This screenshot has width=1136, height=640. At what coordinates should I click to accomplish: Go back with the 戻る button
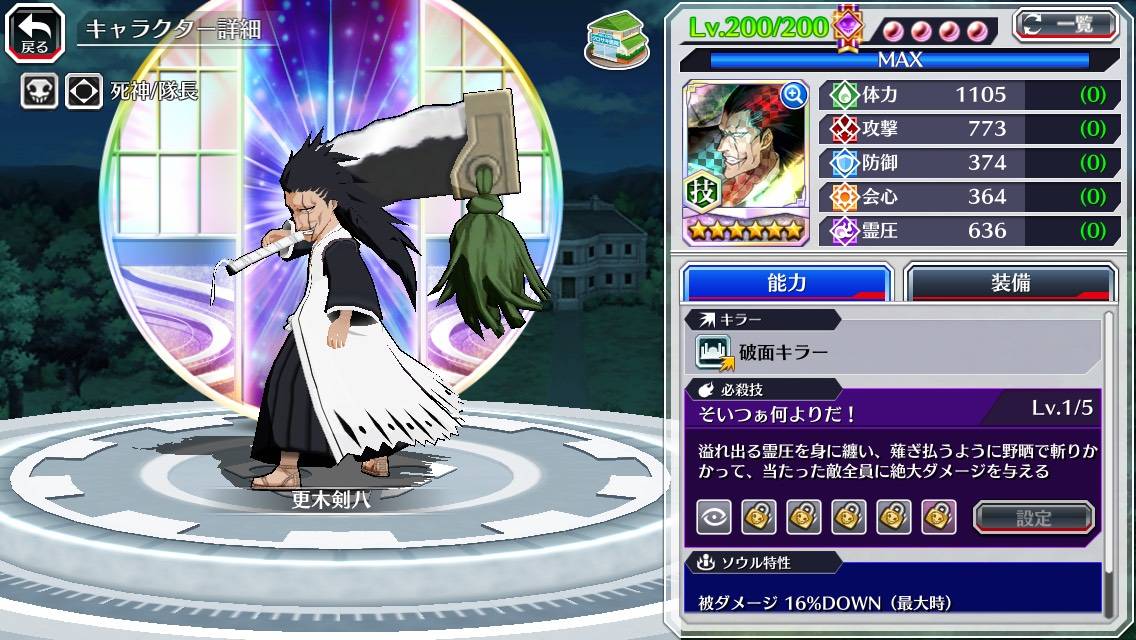(x=35, y=30)
